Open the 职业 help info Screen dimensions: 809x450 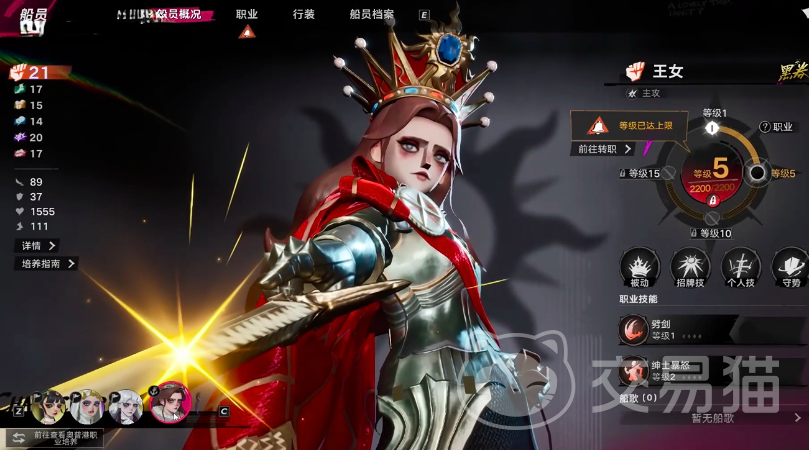[x=777, y=127]
